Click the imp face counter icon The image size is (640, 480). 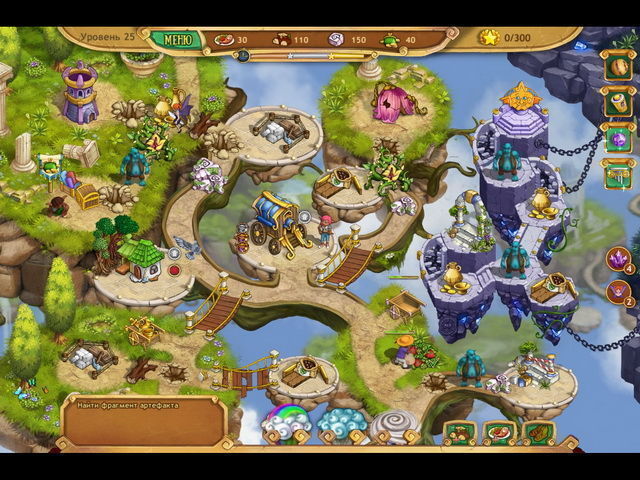619,292
